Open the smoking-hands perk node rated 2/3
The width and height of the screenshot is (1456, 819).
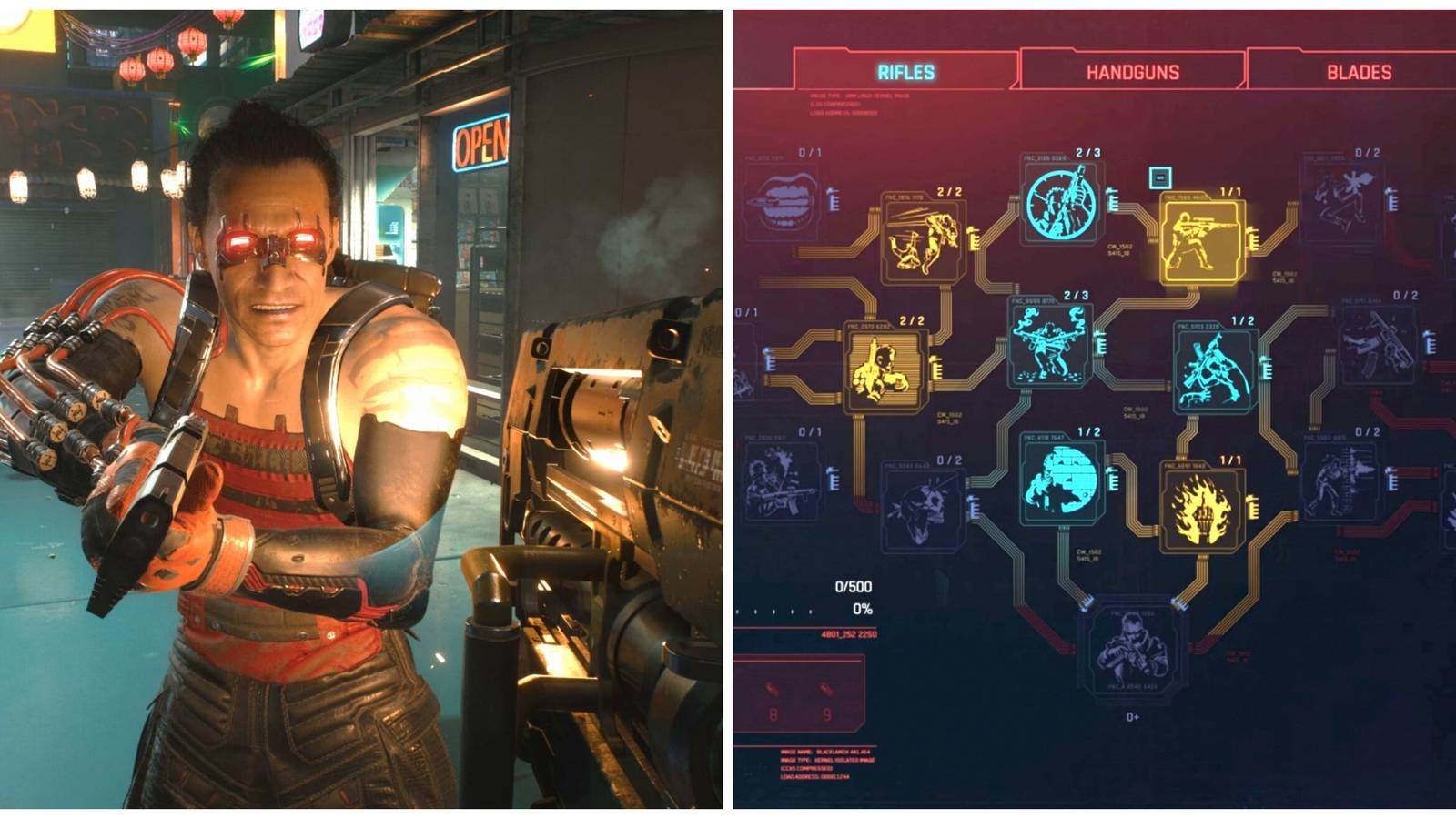click(1051, 341)
